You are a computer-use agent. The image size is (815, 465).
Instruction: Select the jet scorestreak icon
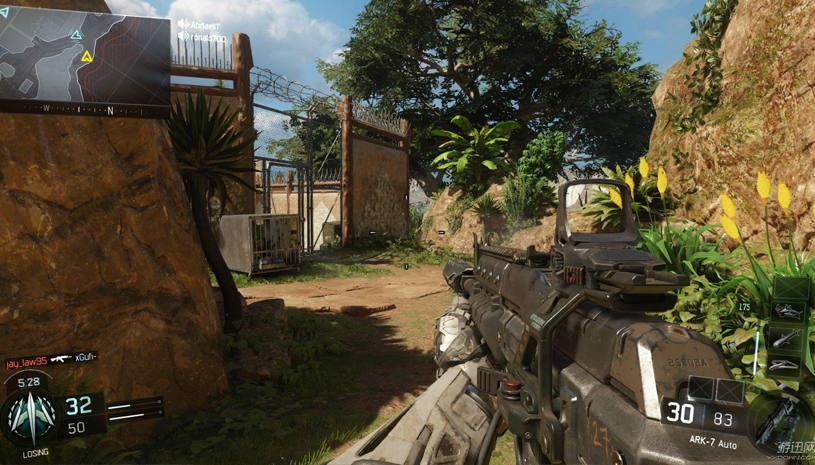pyautogui.click(x=790, y=313)
